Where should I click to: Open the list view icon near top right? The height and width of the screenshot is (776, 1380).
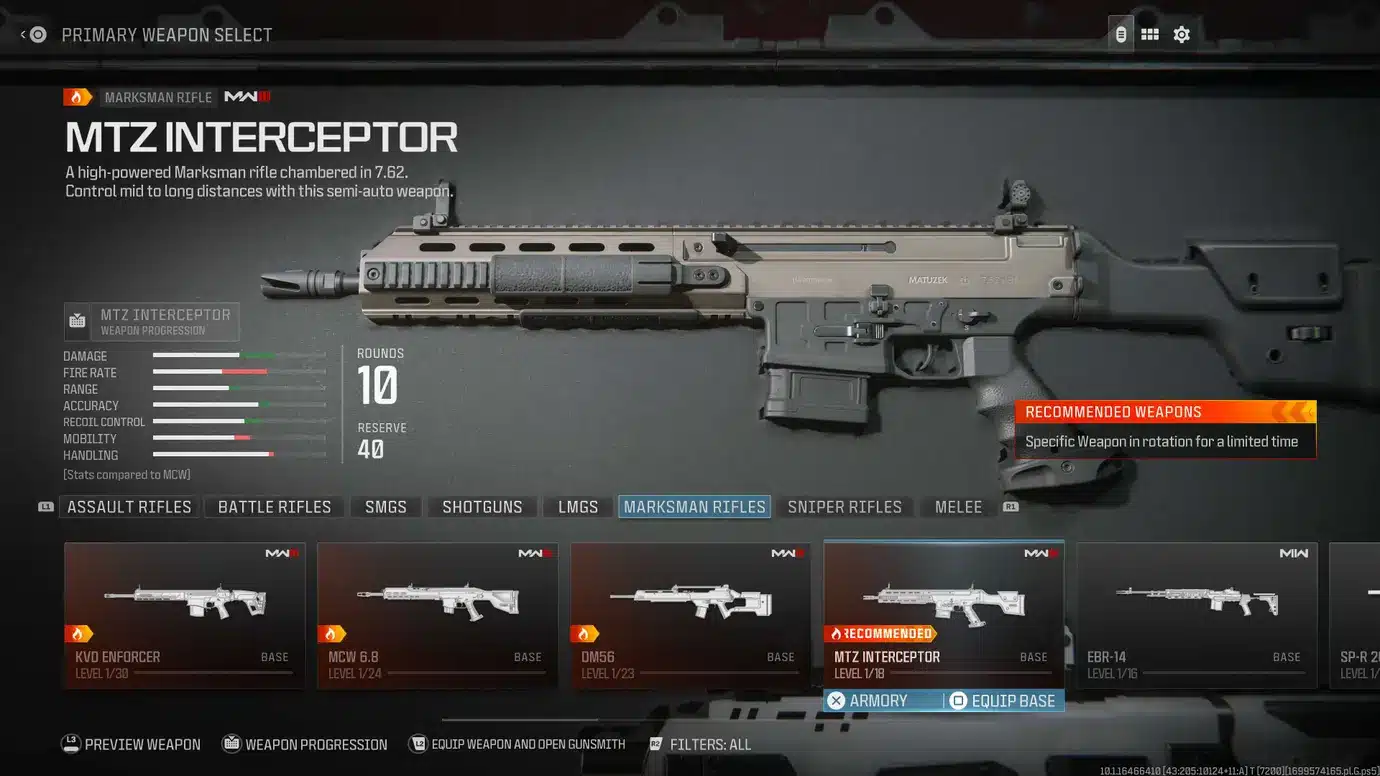[1120, 33]
